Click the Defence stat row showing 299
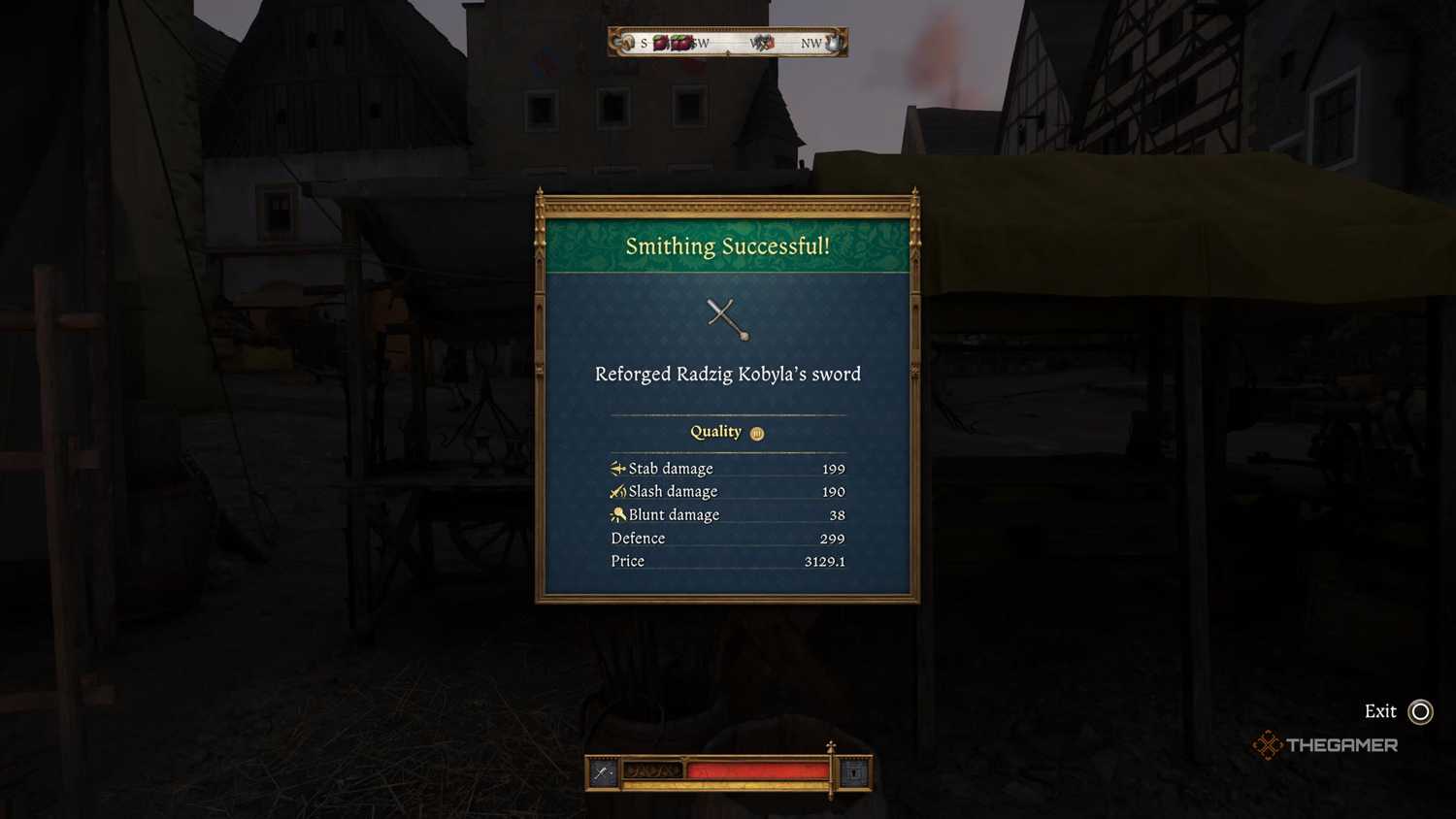The image size is (1456, 819). pos(727,538)
